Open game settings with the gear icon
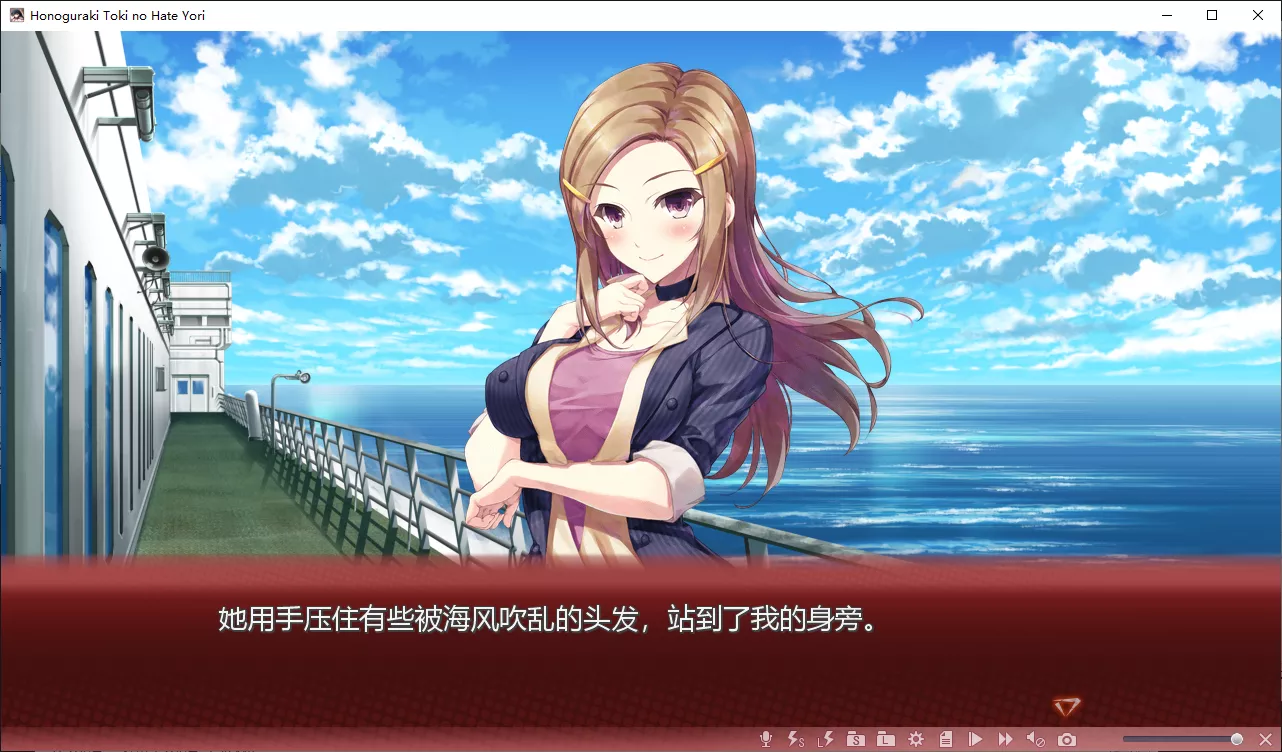Image resolution: width=1282 pixels, height=752 pixels. 915,738
